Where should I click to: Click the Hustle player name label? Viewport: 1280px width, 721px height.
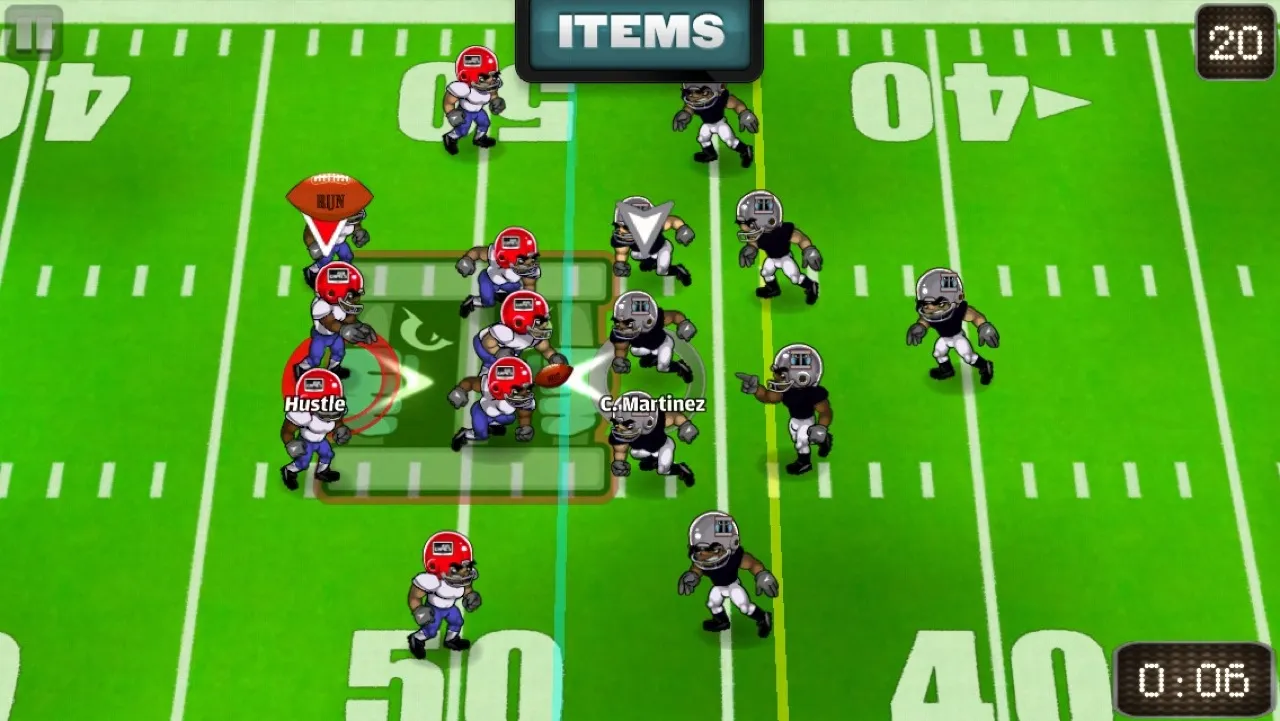click(314, 404)
